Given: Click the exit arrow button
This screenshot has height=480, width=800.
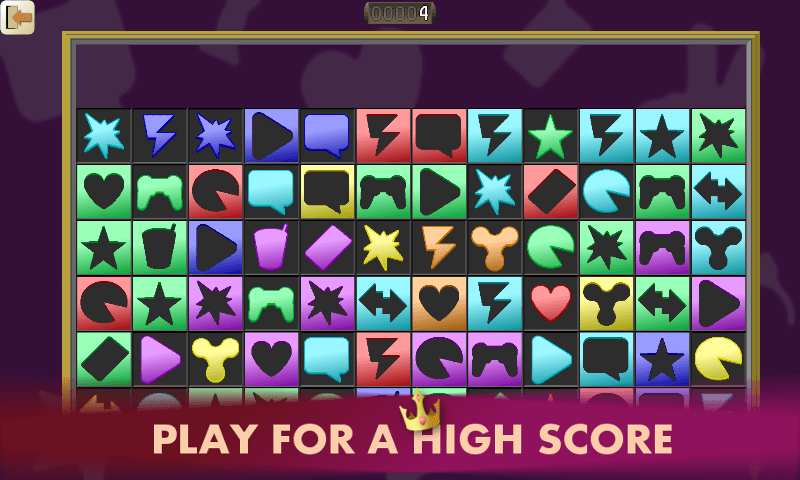Looking at the screenshot, I should coord(18,17).
